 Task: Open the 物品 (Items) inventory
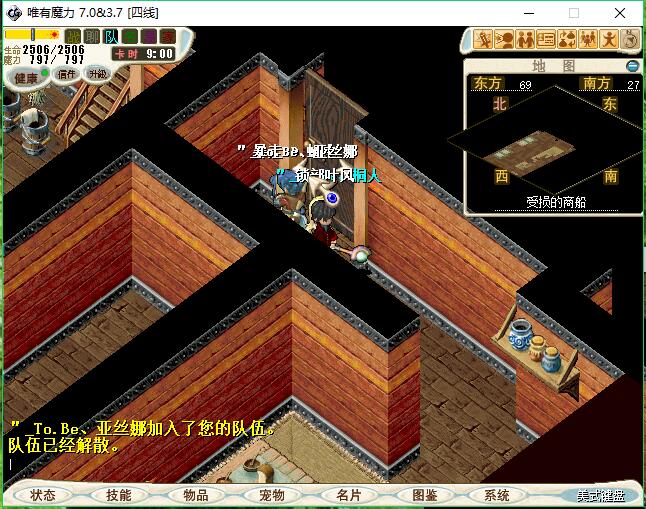tap(196, 495)
